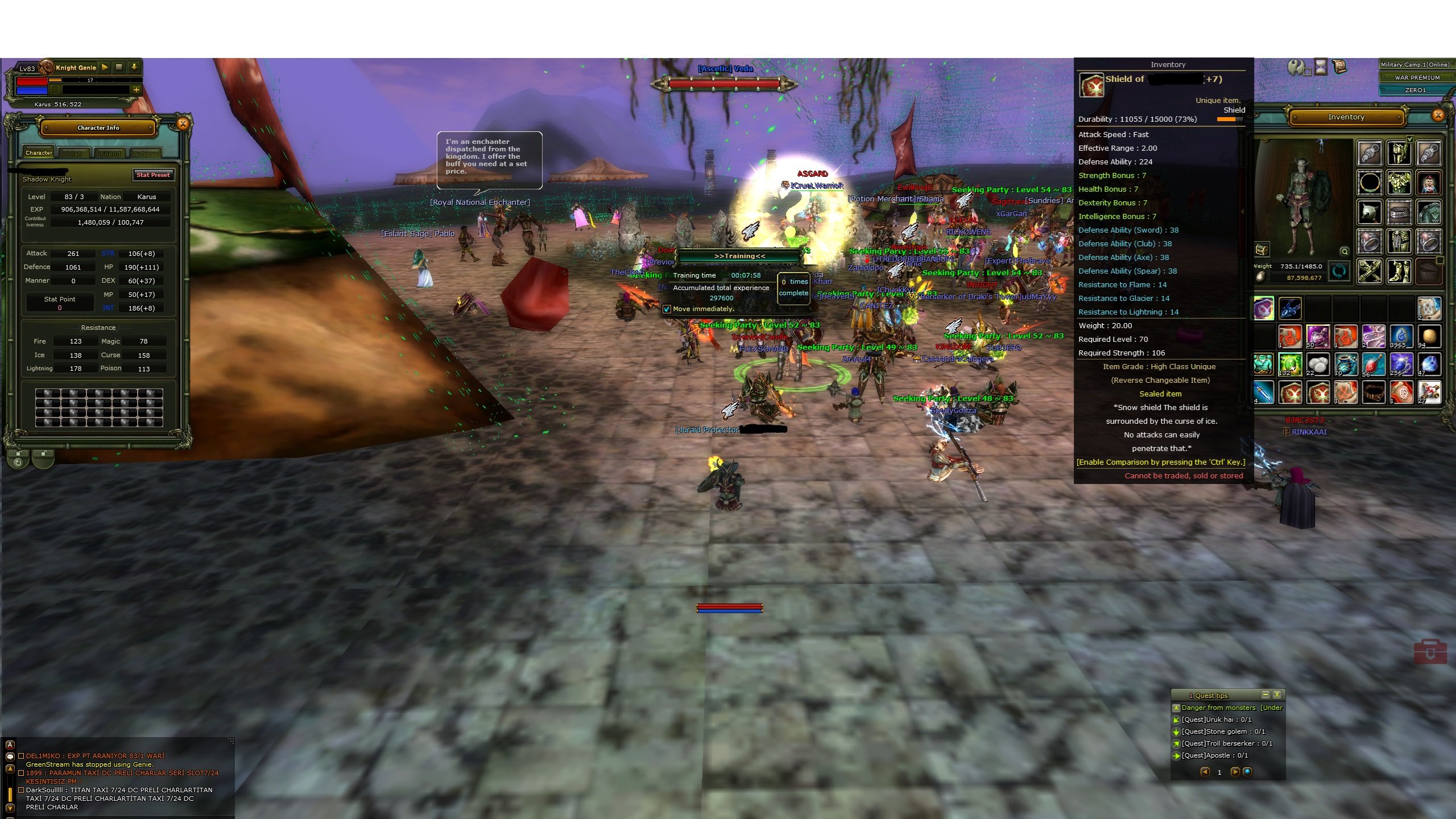Click the arrow icon beside [Quest]Uruk hai
The height and width of the screenshot is (819, 1456).
point(1176,720)
